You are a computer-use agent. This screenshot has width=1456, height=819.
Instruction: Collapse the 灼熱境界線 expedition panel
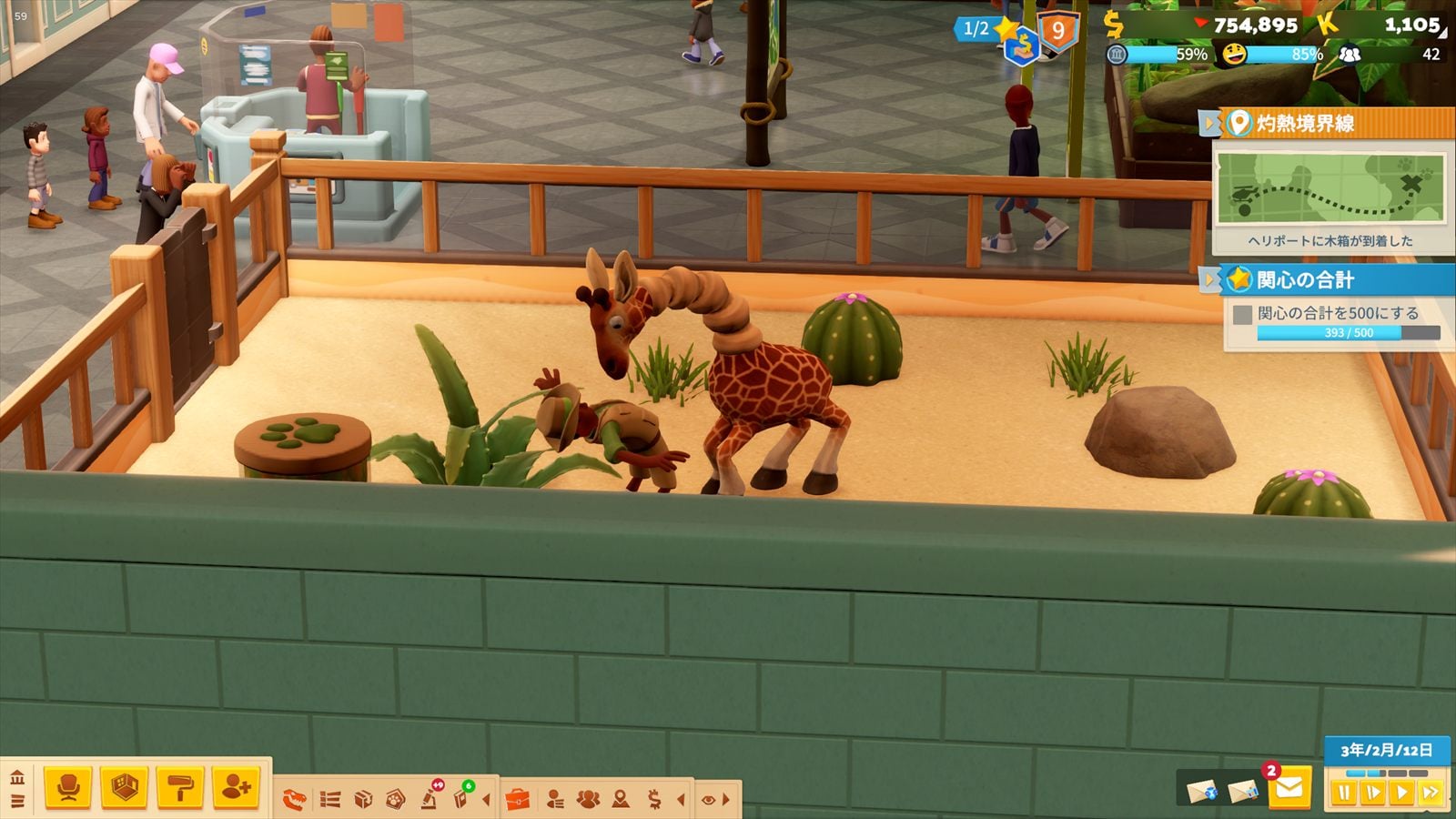(1209, 123)
